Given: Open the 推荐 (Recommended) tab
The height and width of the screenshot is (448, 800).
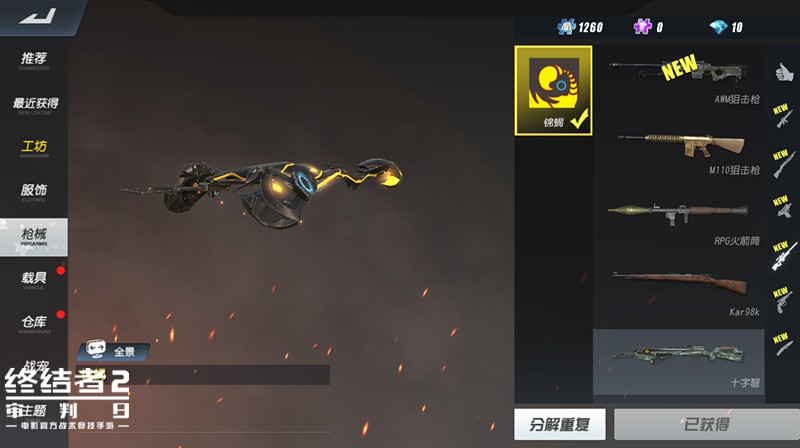Looking at the screenshot, I should point(35,60).
